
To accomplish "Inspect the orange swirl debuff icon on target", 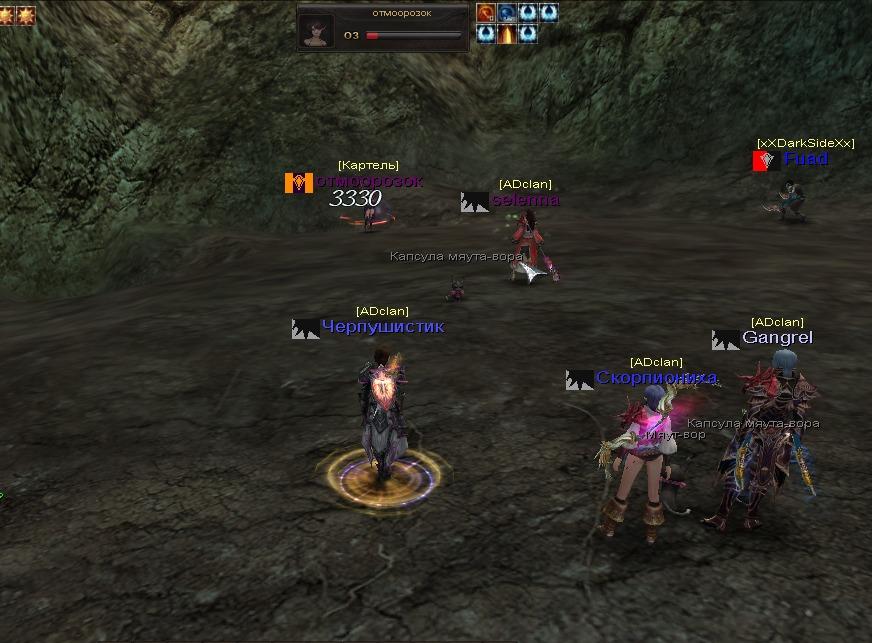I will click(x=486, y=13).
